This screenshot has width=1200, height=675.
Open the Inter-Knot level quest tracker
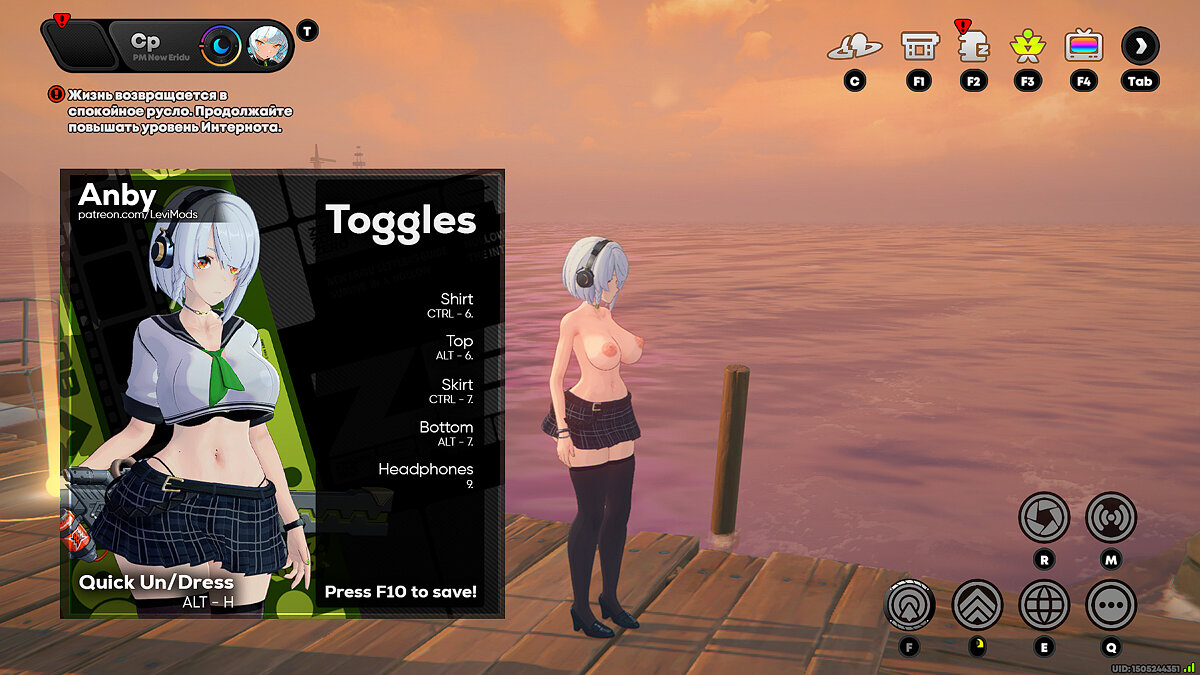(168, 111)
